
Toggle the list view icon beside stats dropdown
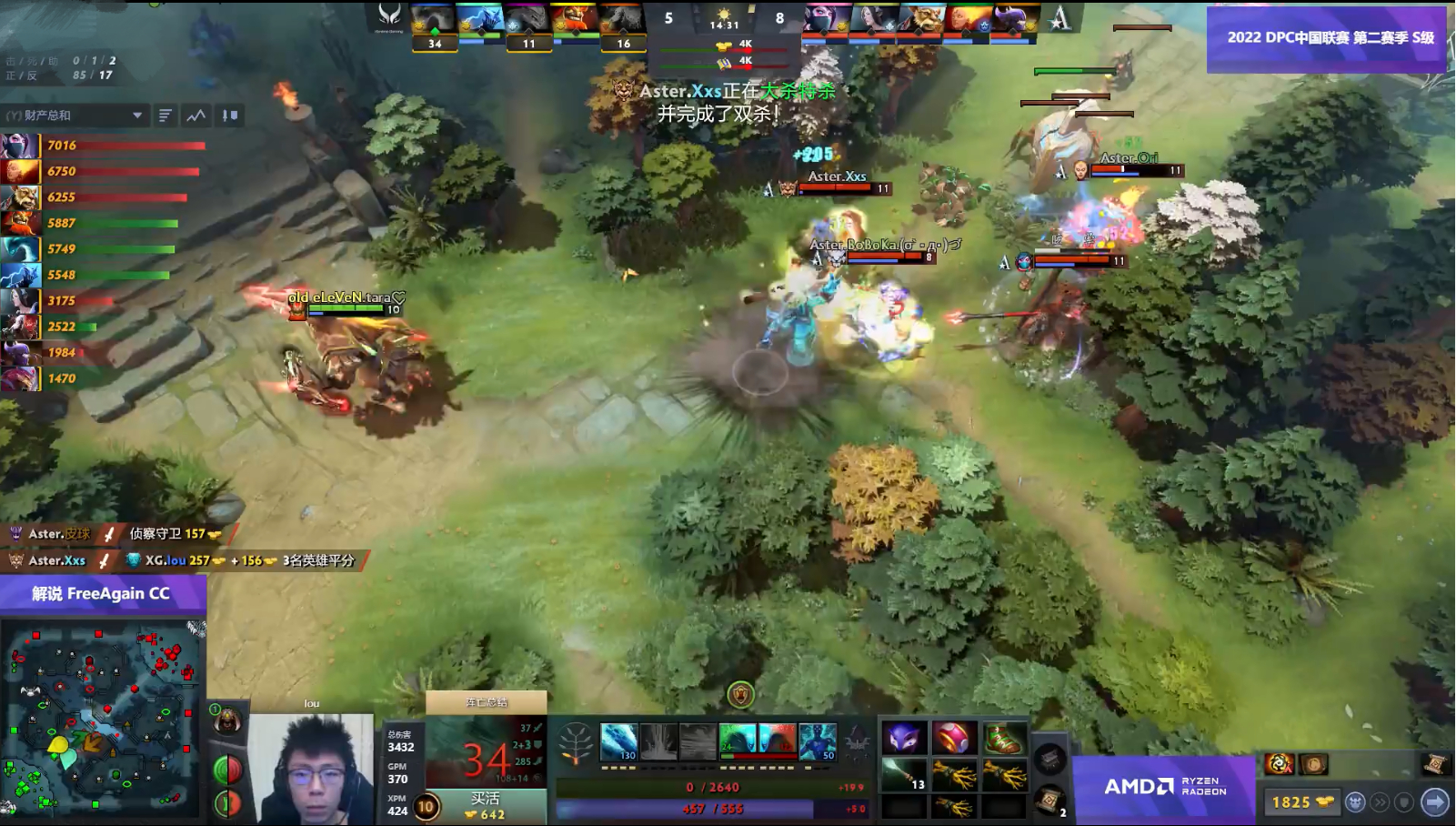(x=164, y=116)
